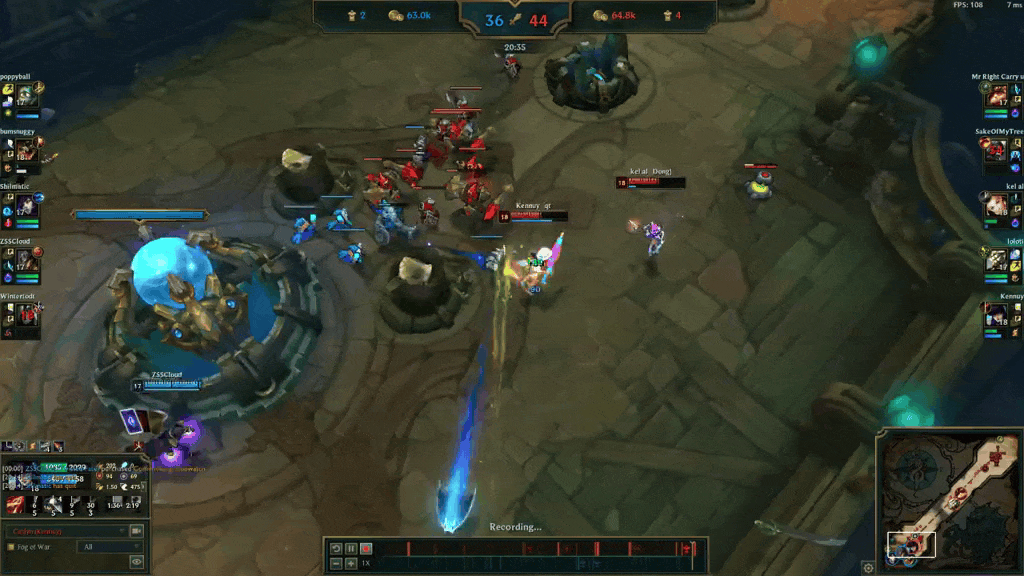Image resolution: width=1024 pixels, height=576 pixels.
Task: Increase playback speed with the plus button
Action: (351, 564)
